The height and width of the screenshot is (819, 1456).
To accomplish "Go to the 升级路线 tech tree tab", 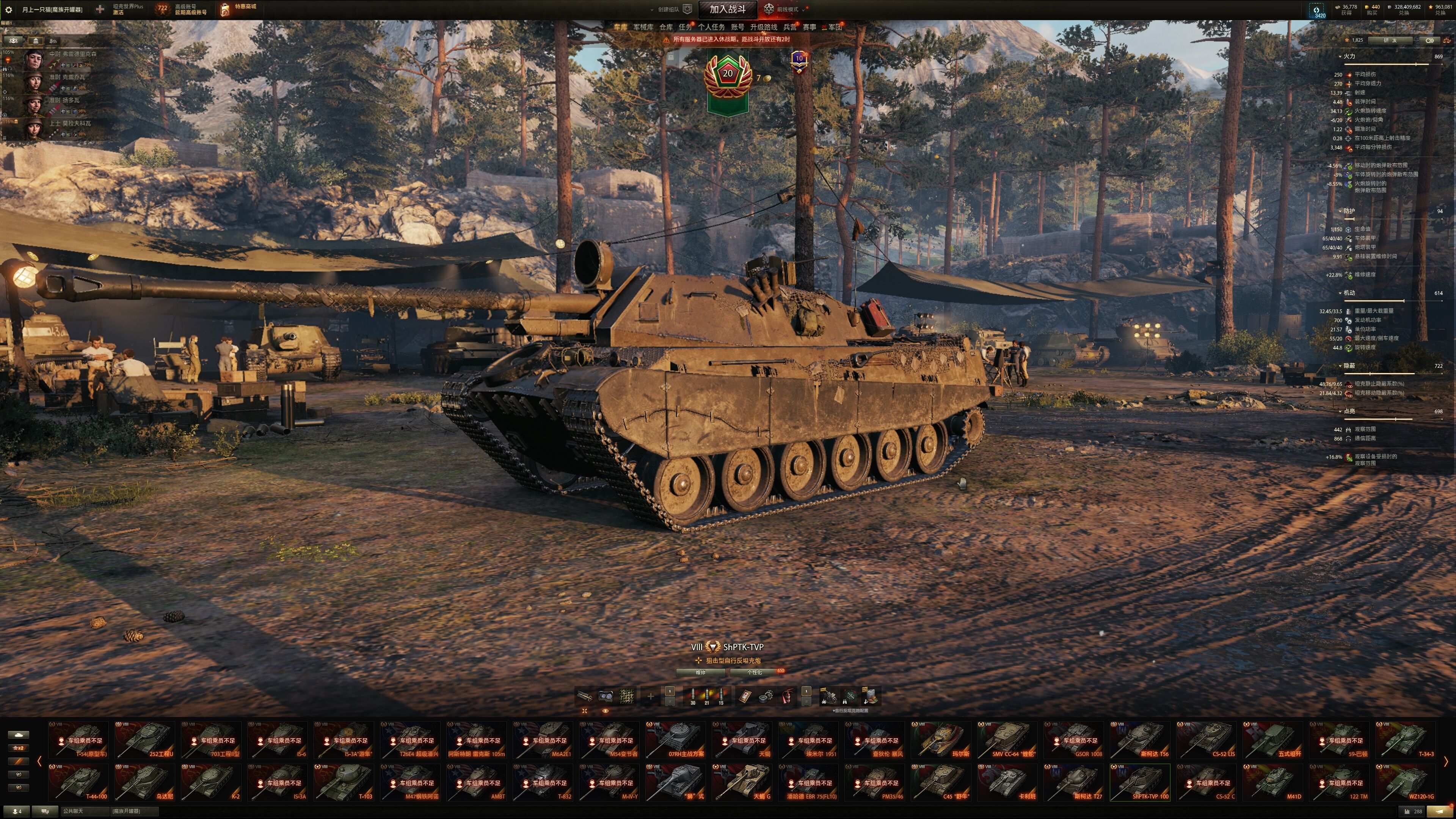I will tap(763, 27).
